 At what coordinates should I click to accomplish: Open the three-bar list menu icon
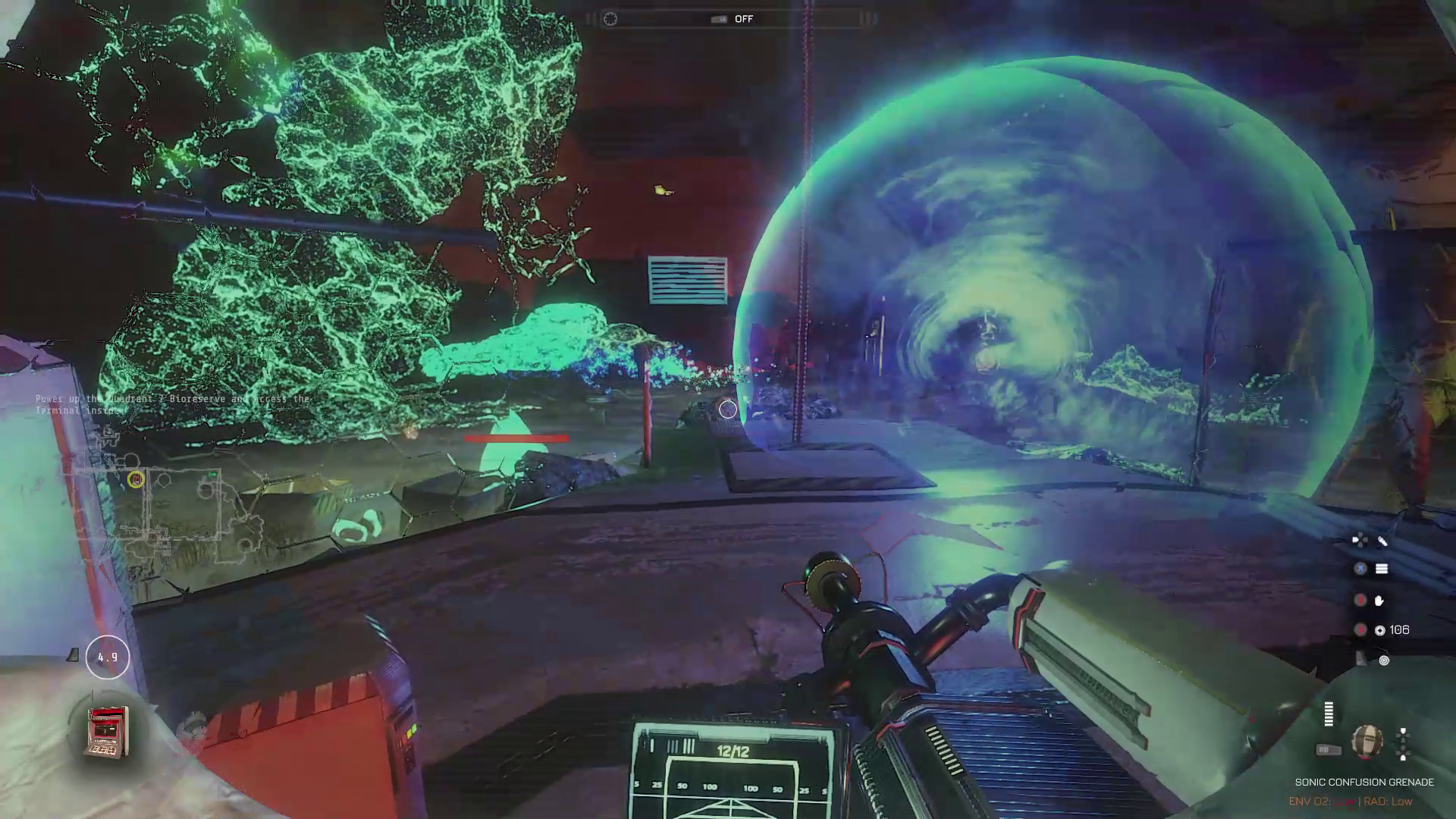1382,569
